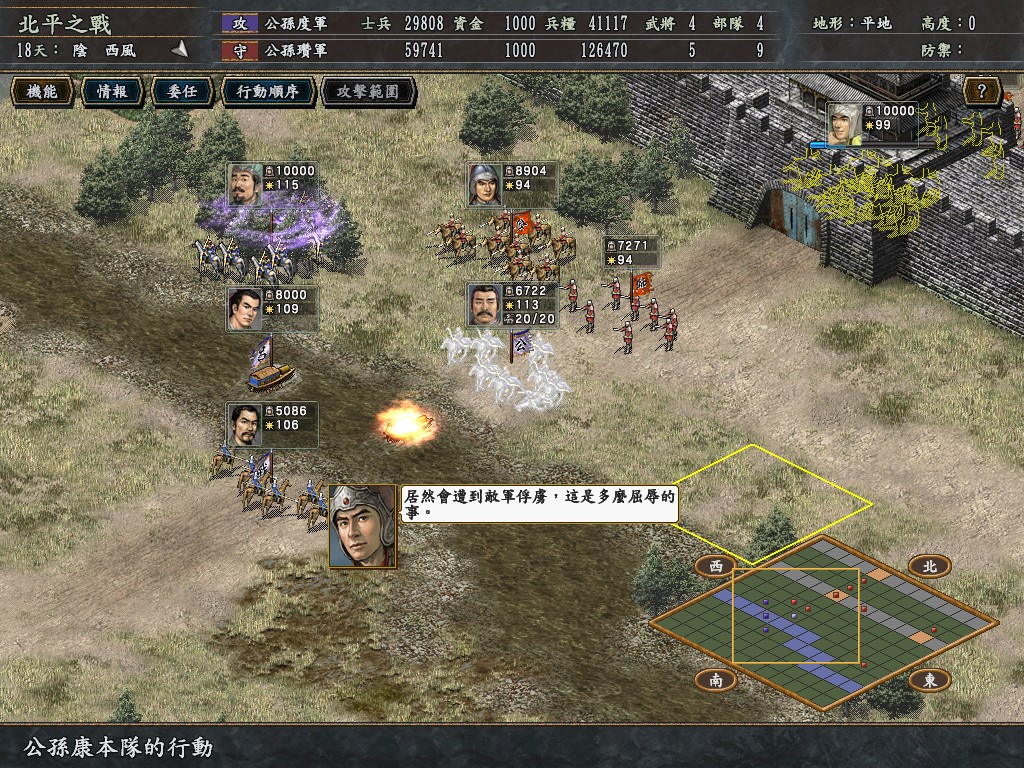
Task: Choose the 北 north minimap direction button
Action: (929, 566)
